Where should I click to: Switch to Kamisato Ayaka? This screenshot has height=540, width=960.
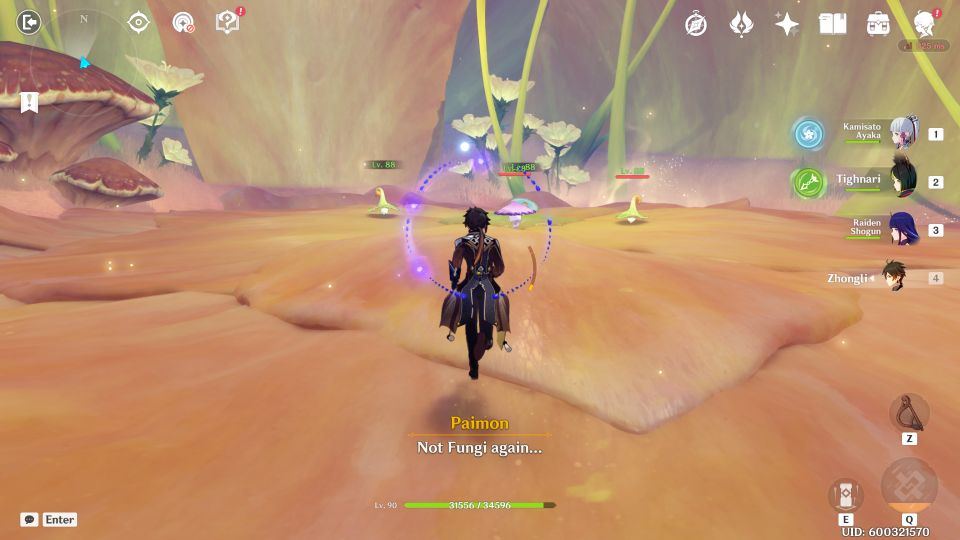(904, 134)
